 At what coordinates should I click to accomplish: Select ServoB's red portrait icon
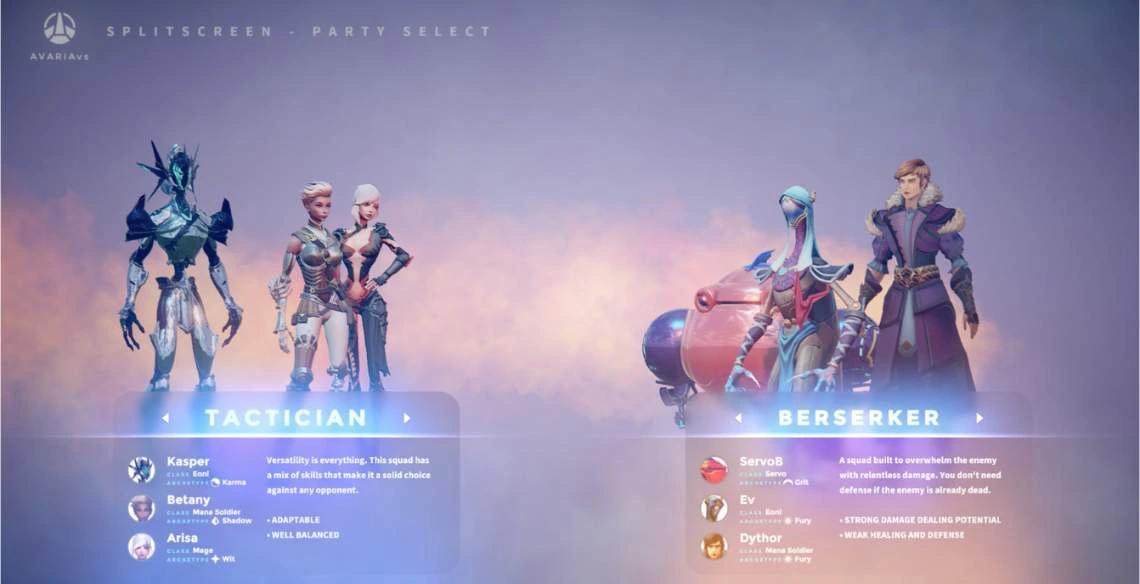714,469
